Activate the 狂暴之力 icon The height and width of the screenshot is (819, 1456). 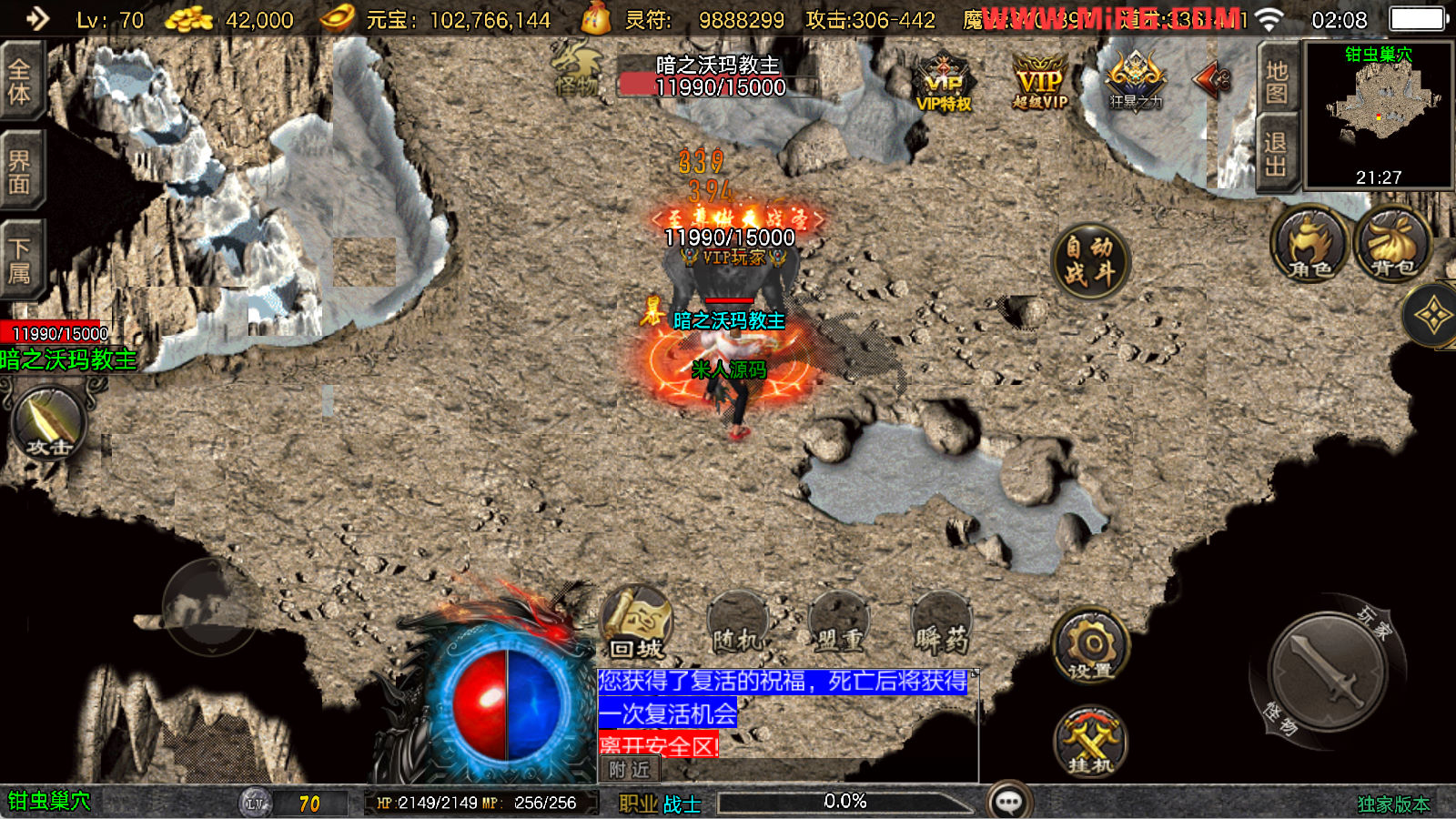pos(1135,80)
